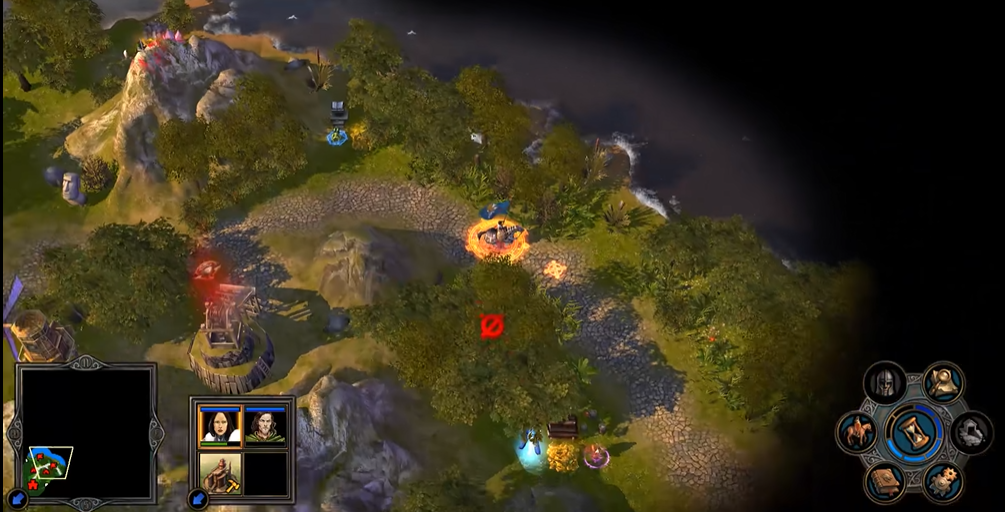The height and width of the screenshot is (512, 1005).
Task: Select the town under construction portrait
Action: [x=220, y=472]
